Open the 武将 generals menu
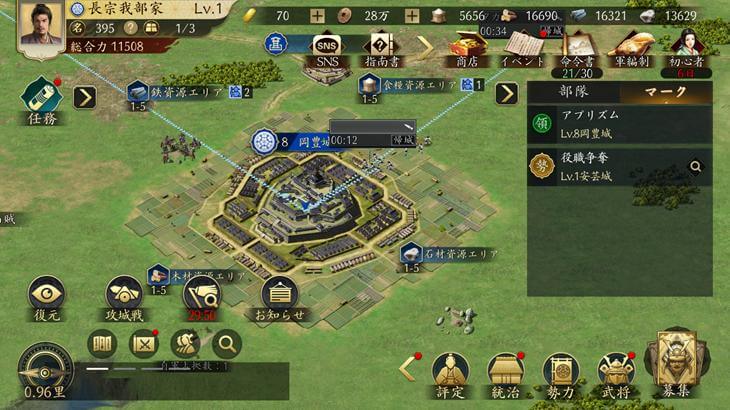 [x=615, y=375]
